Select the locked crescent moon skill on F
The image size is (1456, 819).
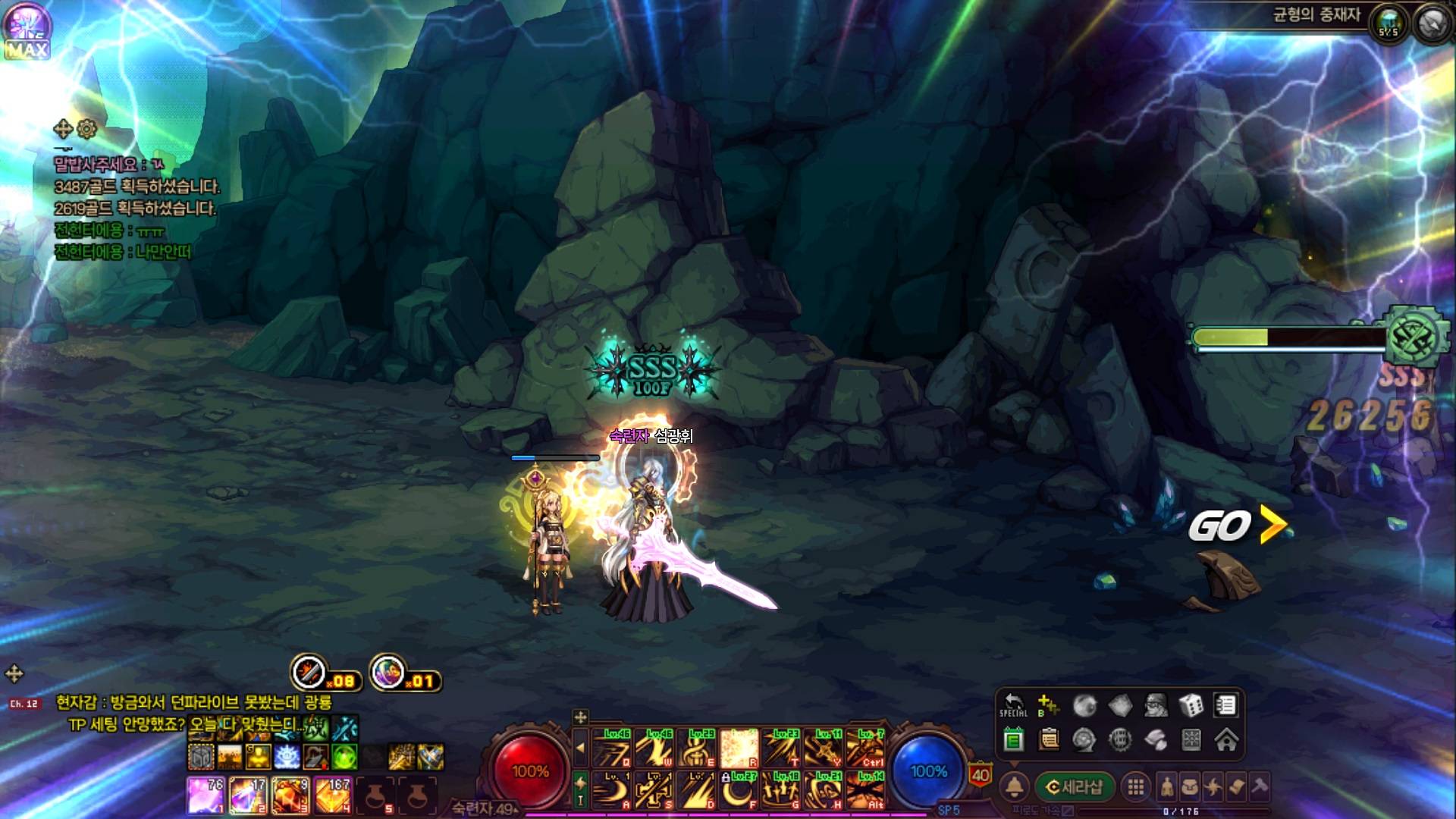click(739, 790)
